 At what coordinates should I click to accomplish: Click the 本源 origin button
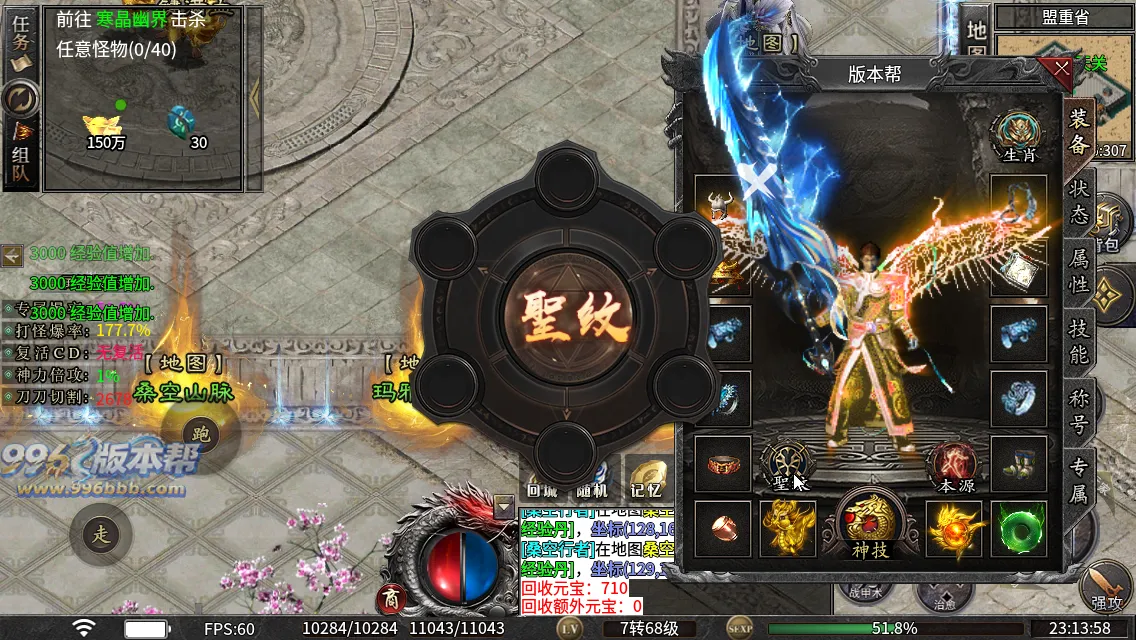pyautogui.click(x=956, y=467)
